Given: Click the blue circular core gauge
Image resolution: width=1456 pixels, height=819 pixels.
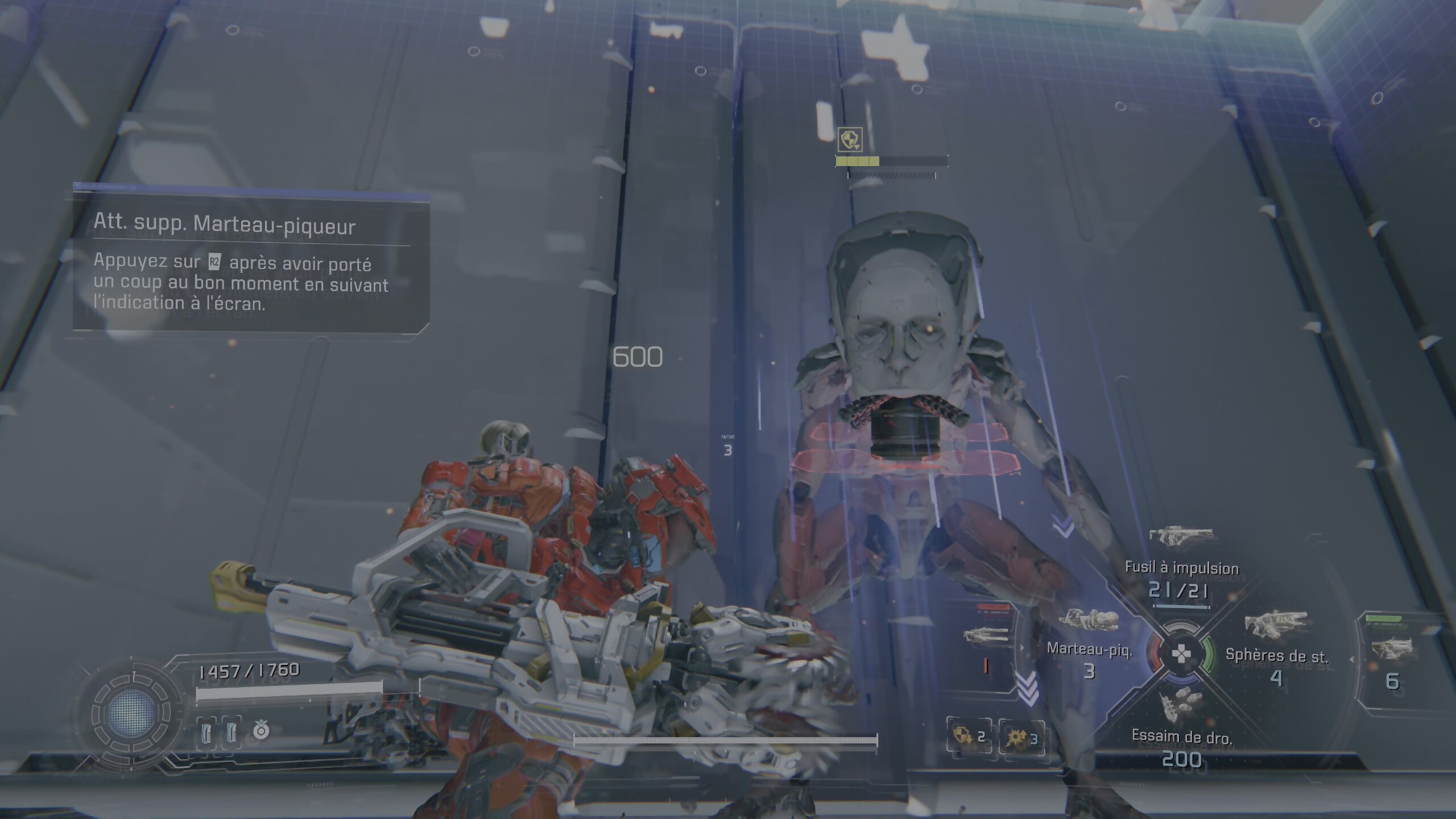Looking at the screenshot, I should (131, 712).
